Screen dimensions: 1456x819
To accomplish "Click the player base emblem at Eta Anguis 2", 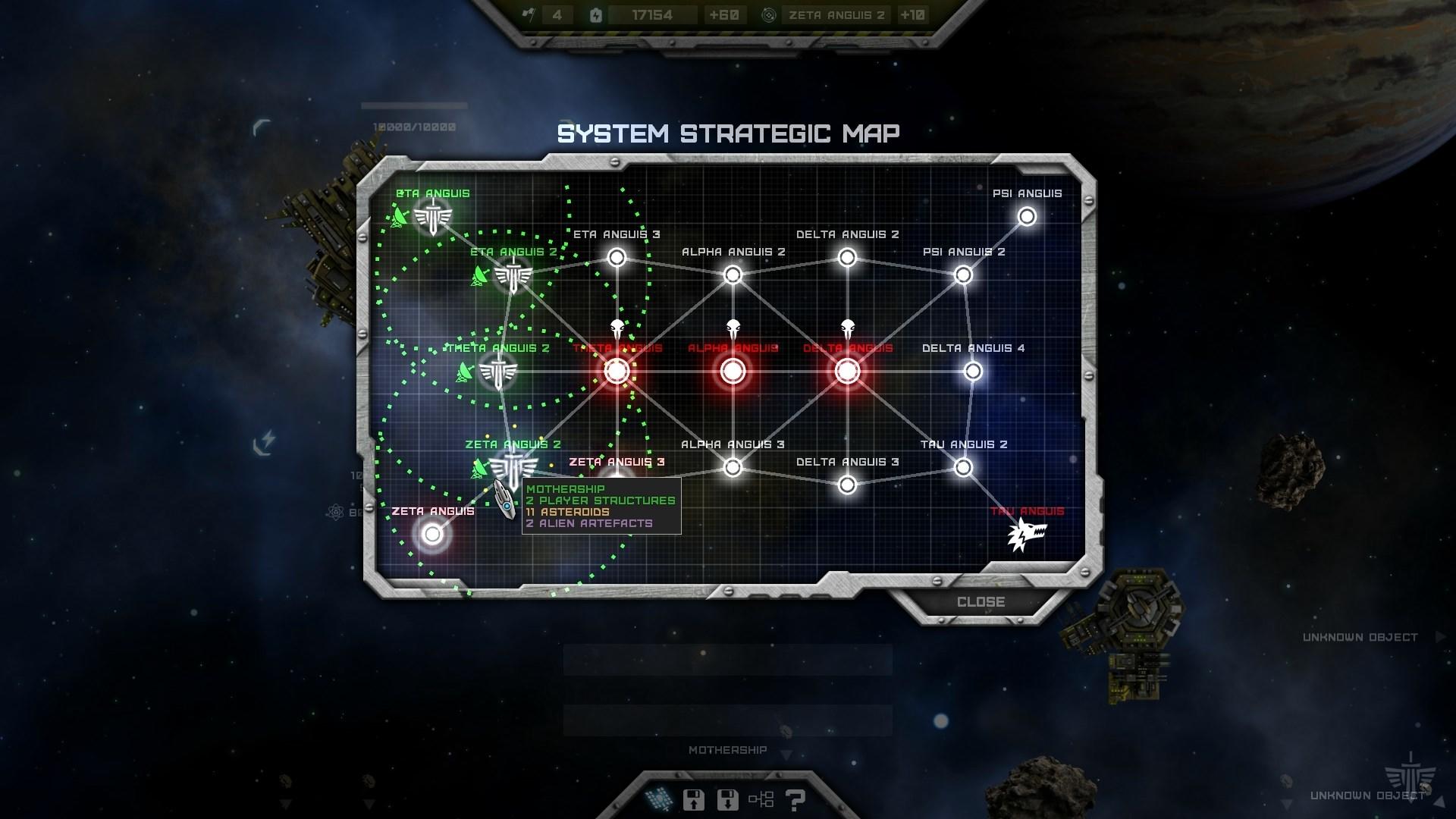I will [513, 274].
